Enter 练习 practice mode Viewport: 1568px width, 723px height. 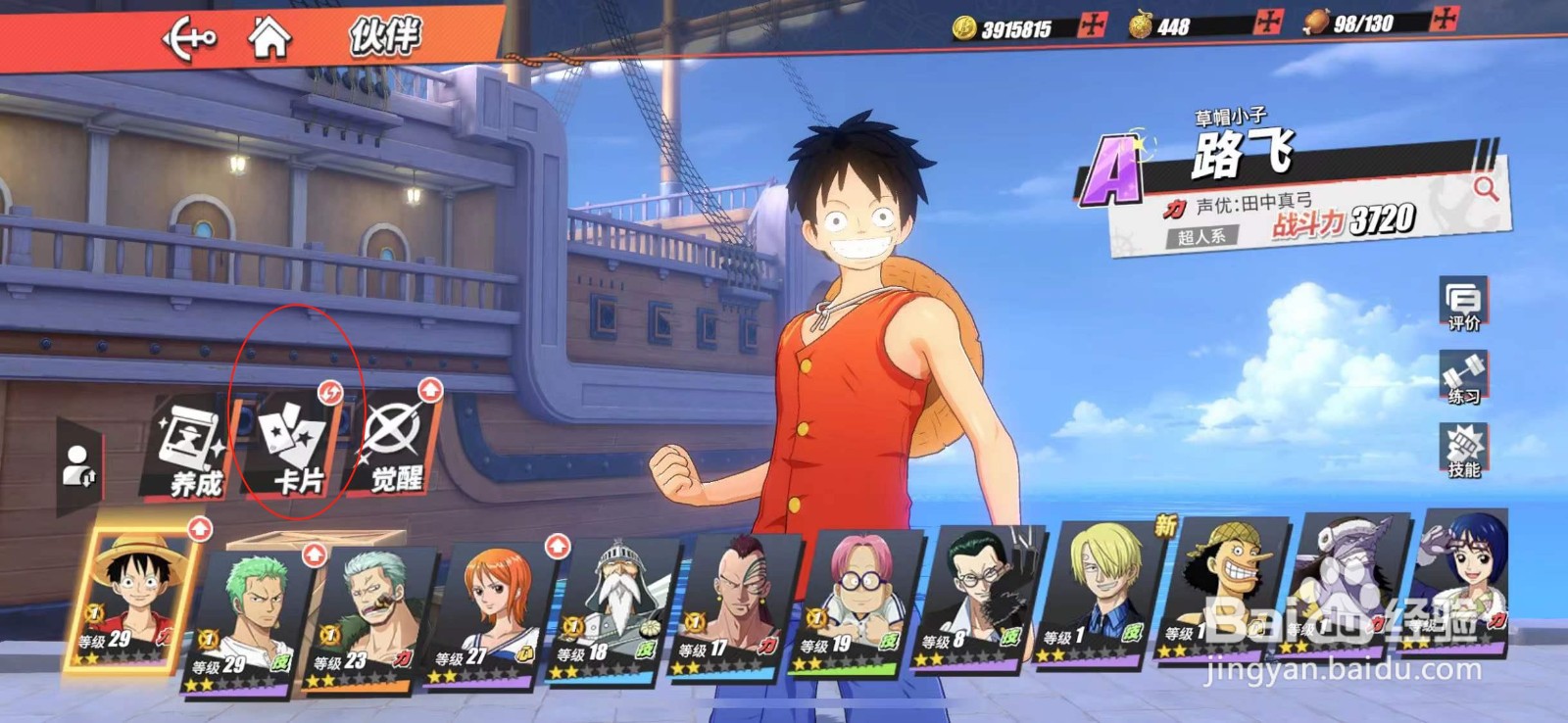tap(1463, 378)
